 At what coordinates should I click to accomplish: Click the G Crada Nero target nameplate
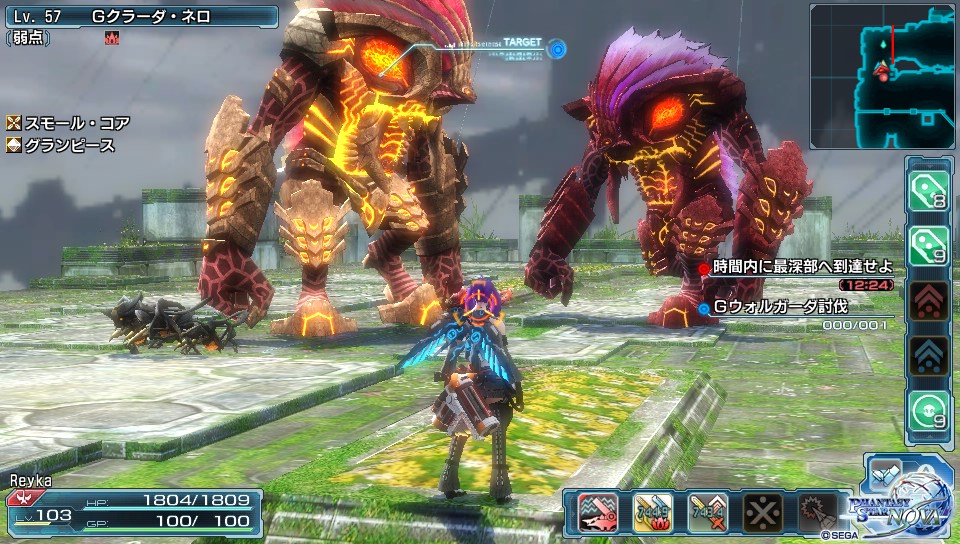point(140,17)
